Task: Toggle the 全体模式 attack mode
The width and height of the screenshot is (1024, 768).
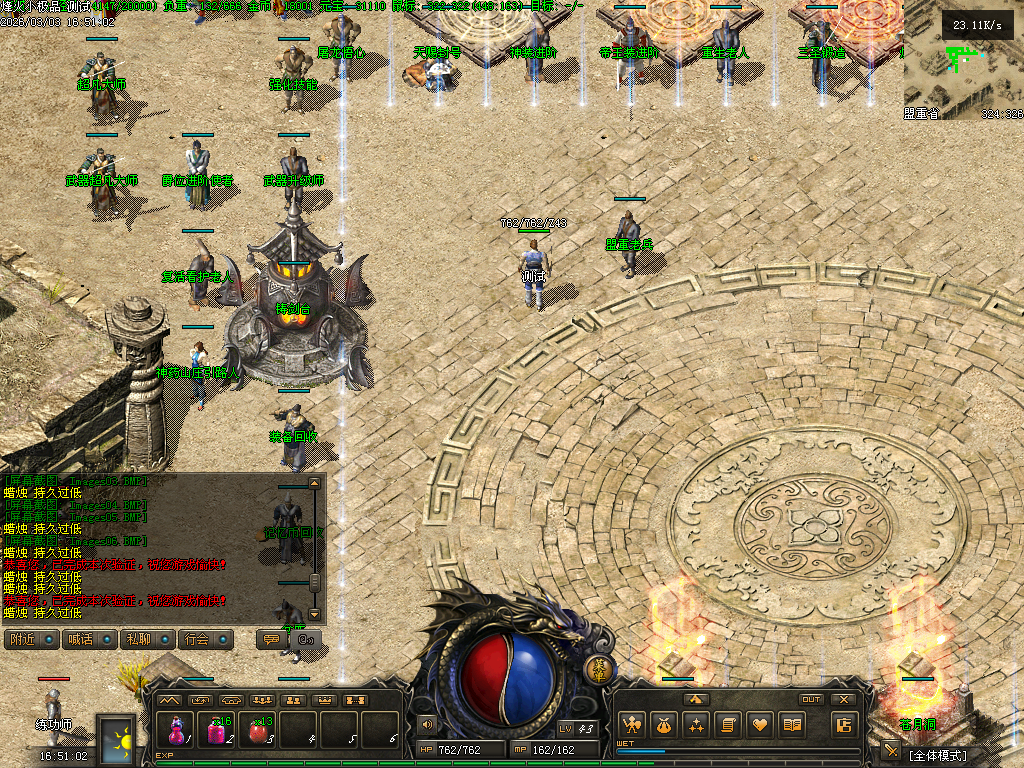Action: pyautogui.click(x=938, y=754)
